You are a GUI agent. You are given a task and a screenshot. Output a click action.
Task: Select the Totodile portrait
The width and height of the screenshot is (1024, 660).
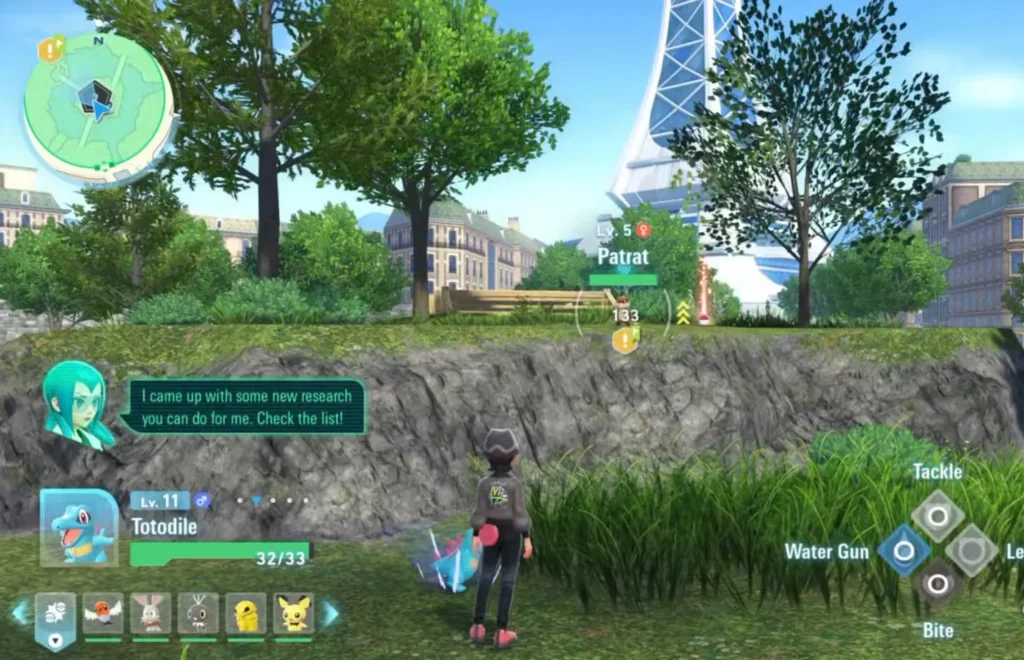(78, 527)
